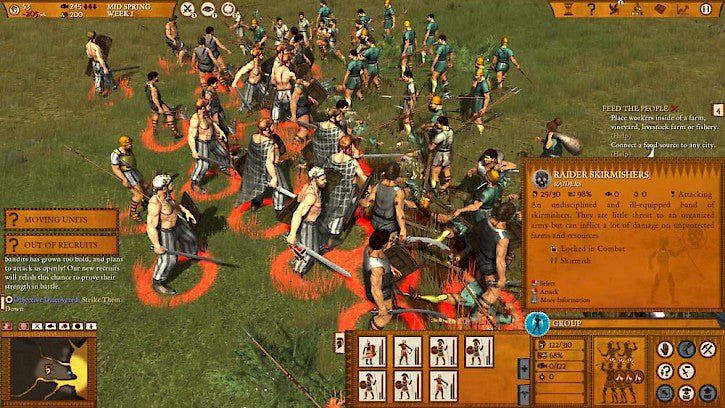Open the Out of Recruits notification
Screen dimensions: 725x408
(60, 245)
